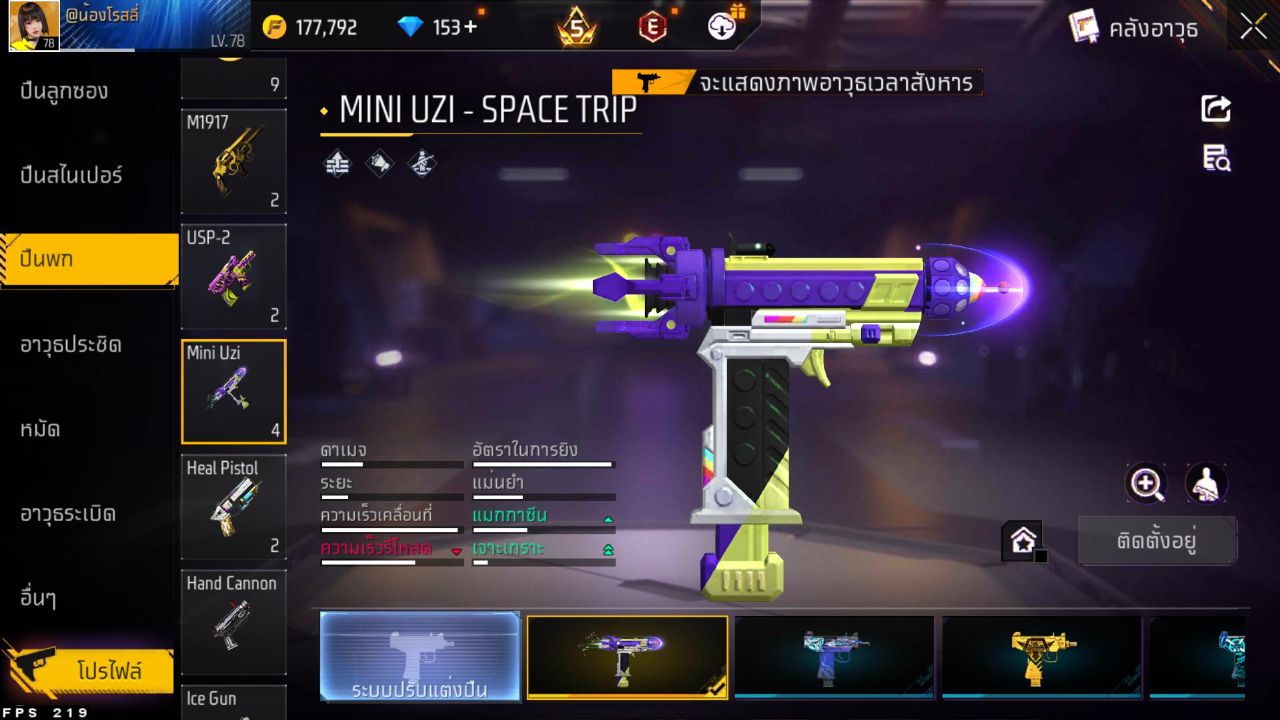This screenshot has width=1280, height=720.
Task: Select the magnifier zoom icon near the weapon
Action: click(1146, 484)
